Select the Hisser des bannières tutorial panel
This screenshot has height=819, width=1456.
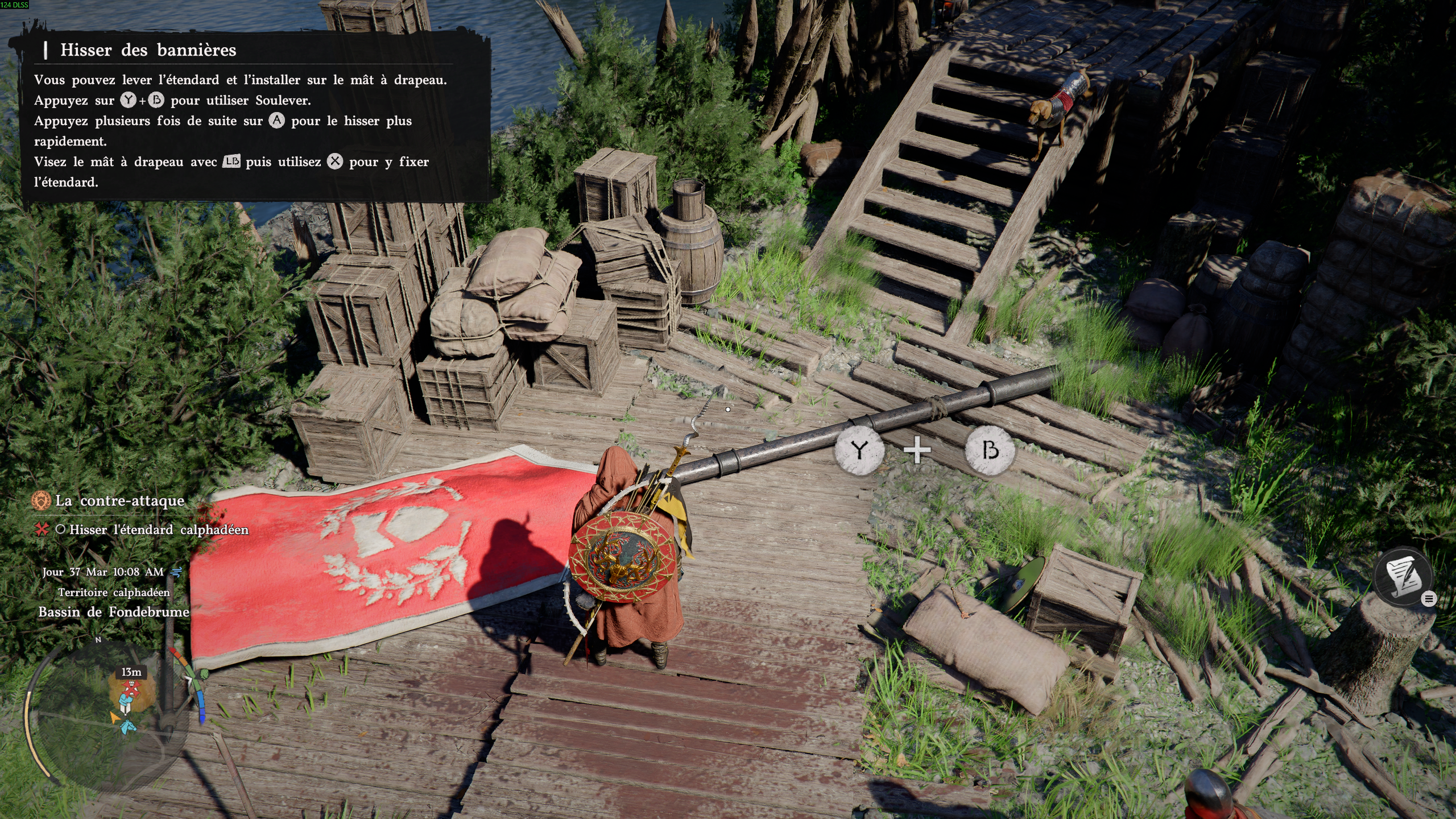[256, 117]
